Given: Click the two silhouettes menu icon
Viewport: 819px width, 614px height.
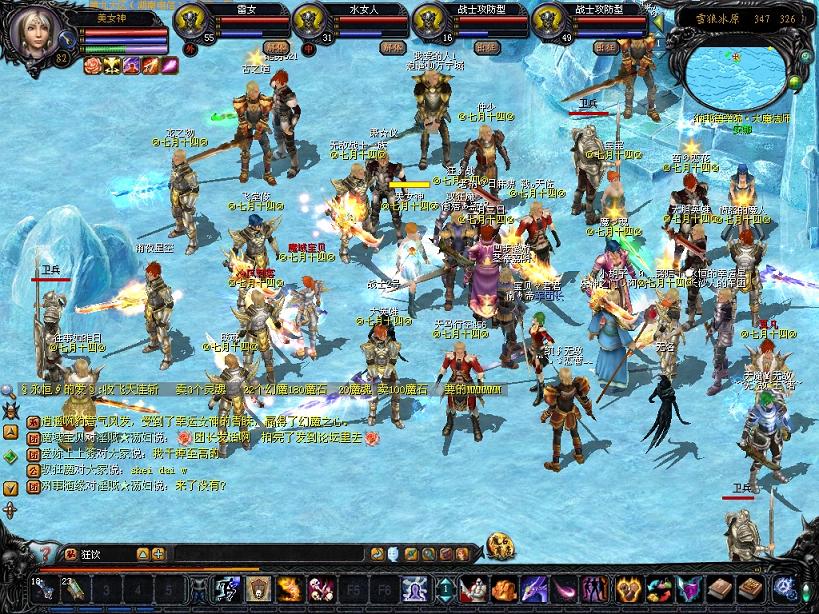Looking at the screenshot, I should [595, 589].
